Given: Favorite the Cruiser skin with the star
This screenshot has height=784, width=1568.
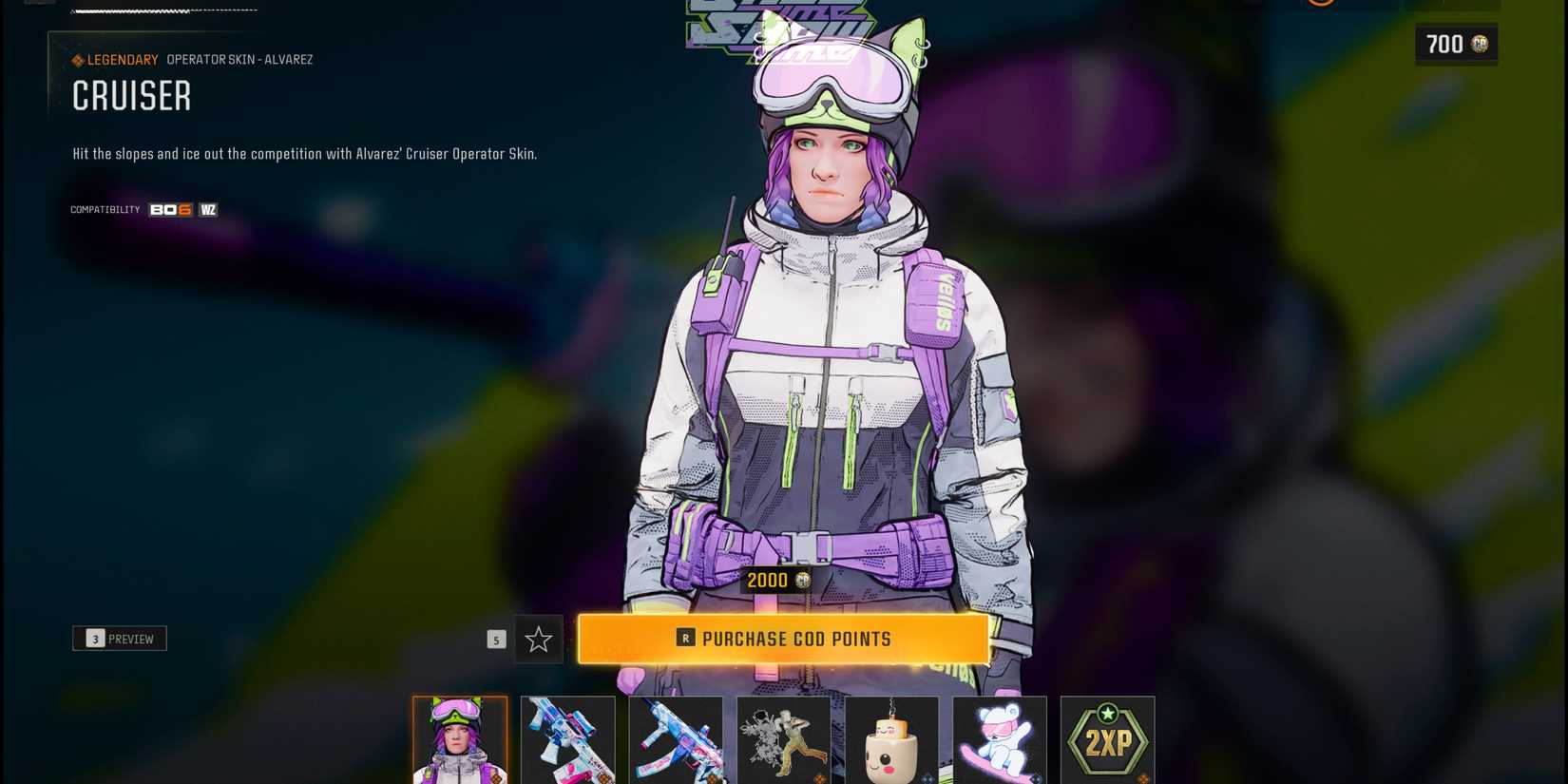Looking at the screenshot, I should click(x=538, y=640).
